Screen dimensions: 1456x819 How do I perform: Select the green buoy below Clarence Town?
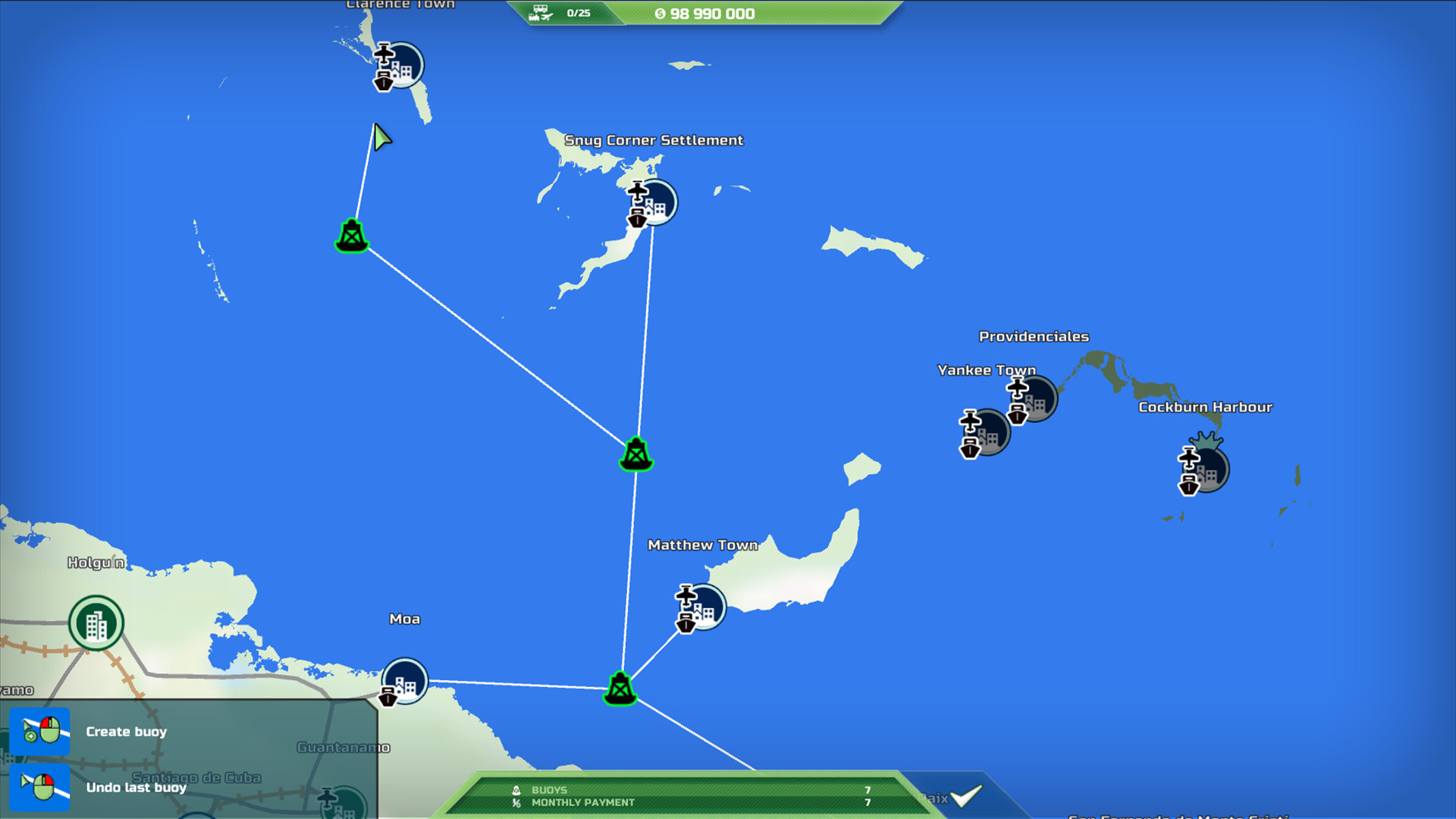tap(350, 235)
